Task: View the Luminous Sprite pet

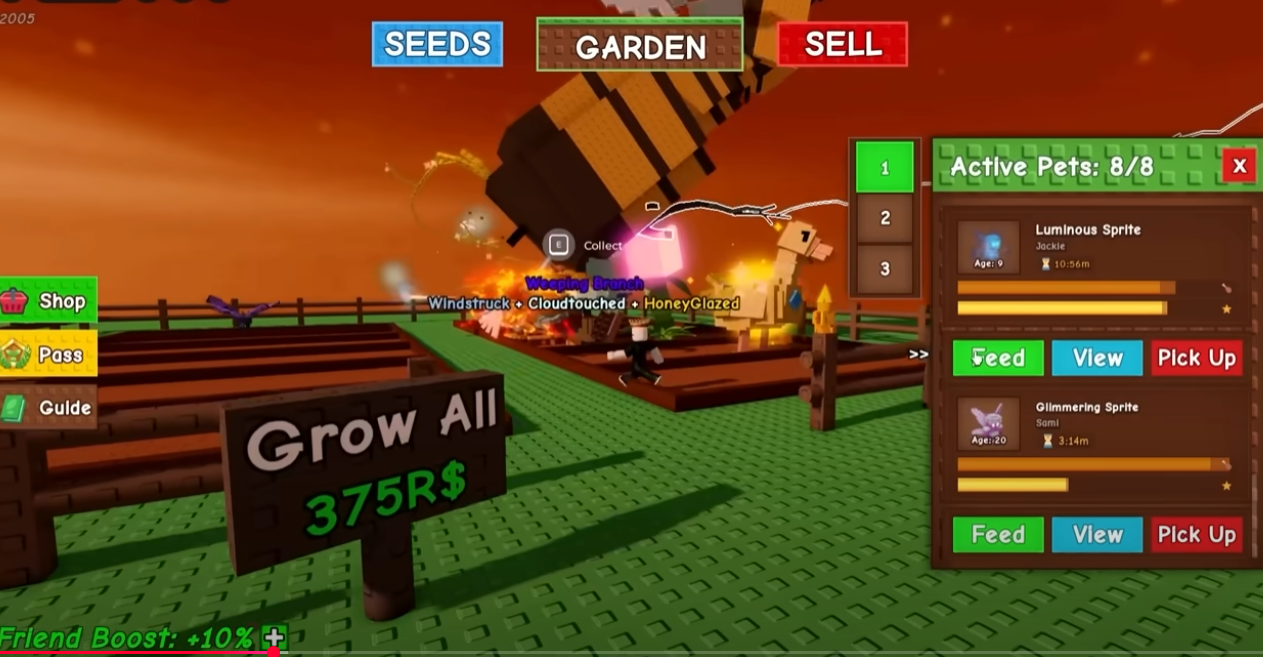Action: tap(1097, 358)
